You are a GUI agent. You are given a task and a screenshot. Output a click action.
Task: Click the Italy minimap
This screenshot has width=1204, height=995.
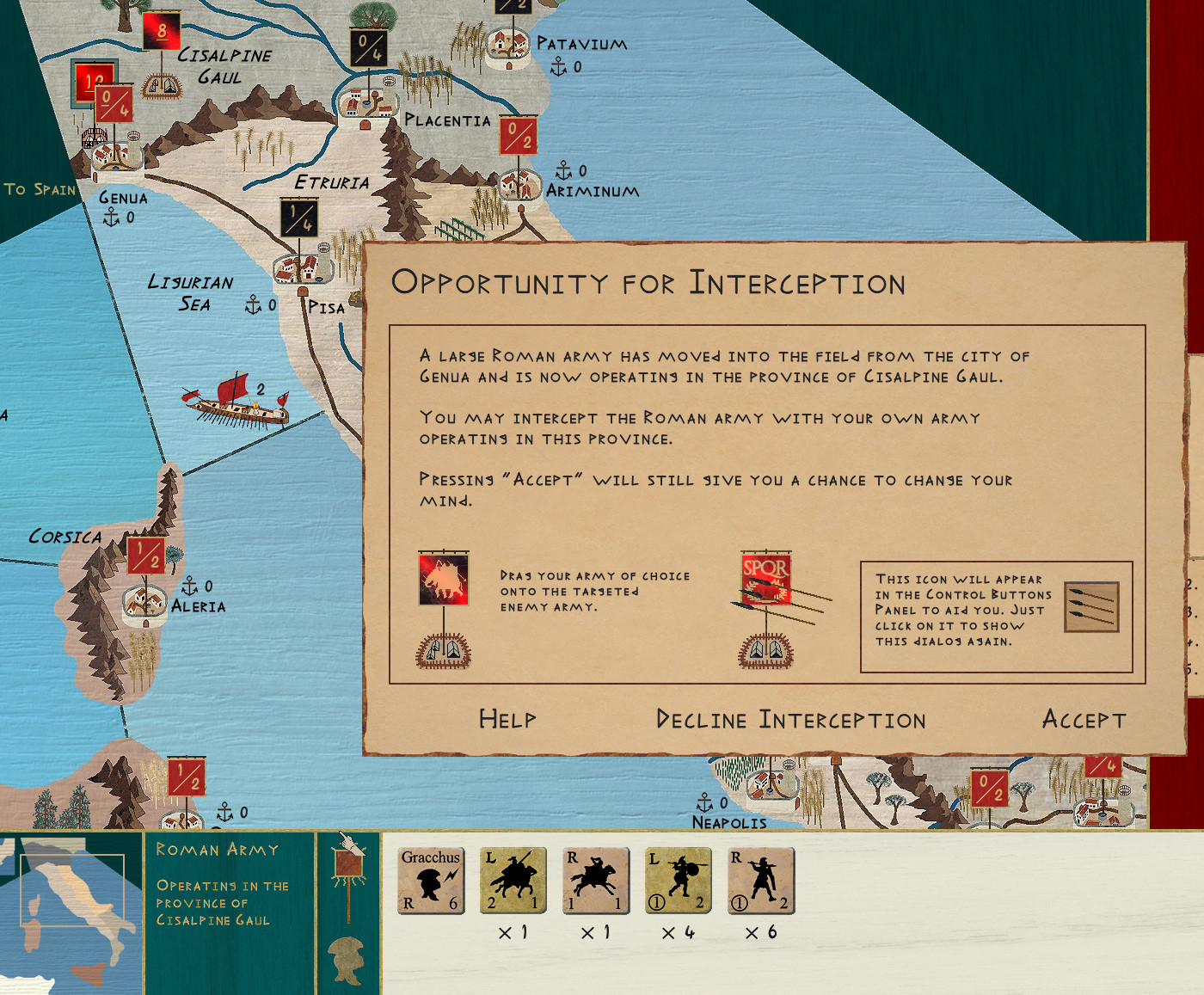71,912
